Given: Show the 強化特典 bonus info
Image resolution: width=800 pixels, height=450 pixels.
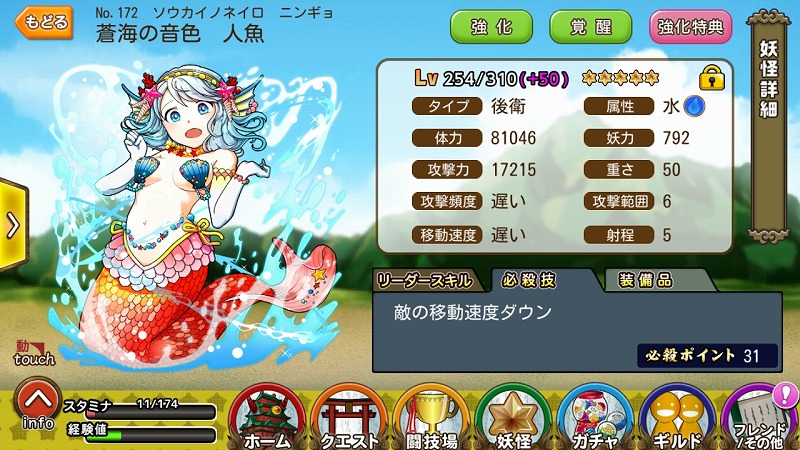Looking at the screenshot, I should click(690, 27).
